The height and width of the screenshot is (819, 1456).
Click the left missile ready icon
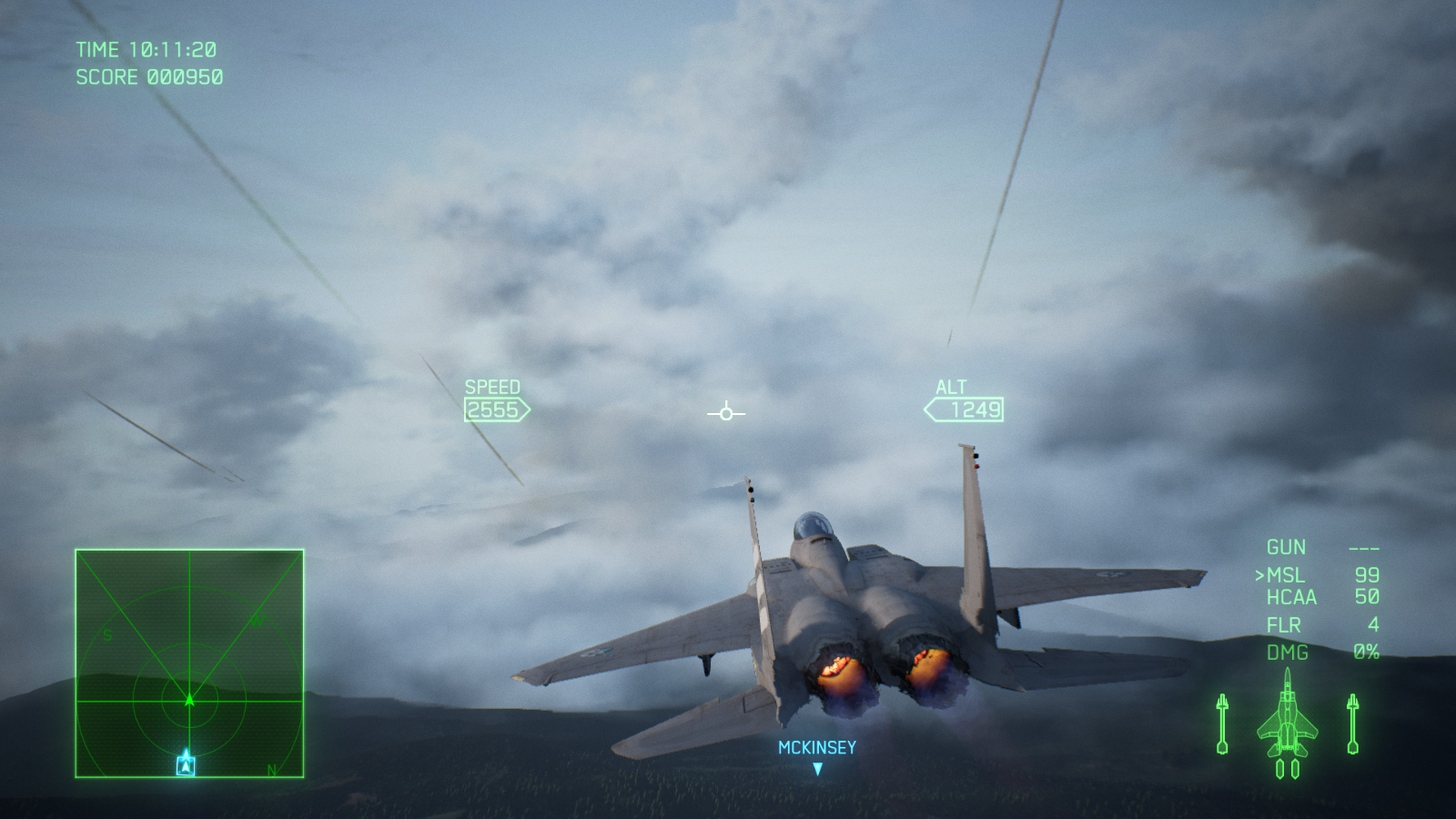coord(1222,724)
